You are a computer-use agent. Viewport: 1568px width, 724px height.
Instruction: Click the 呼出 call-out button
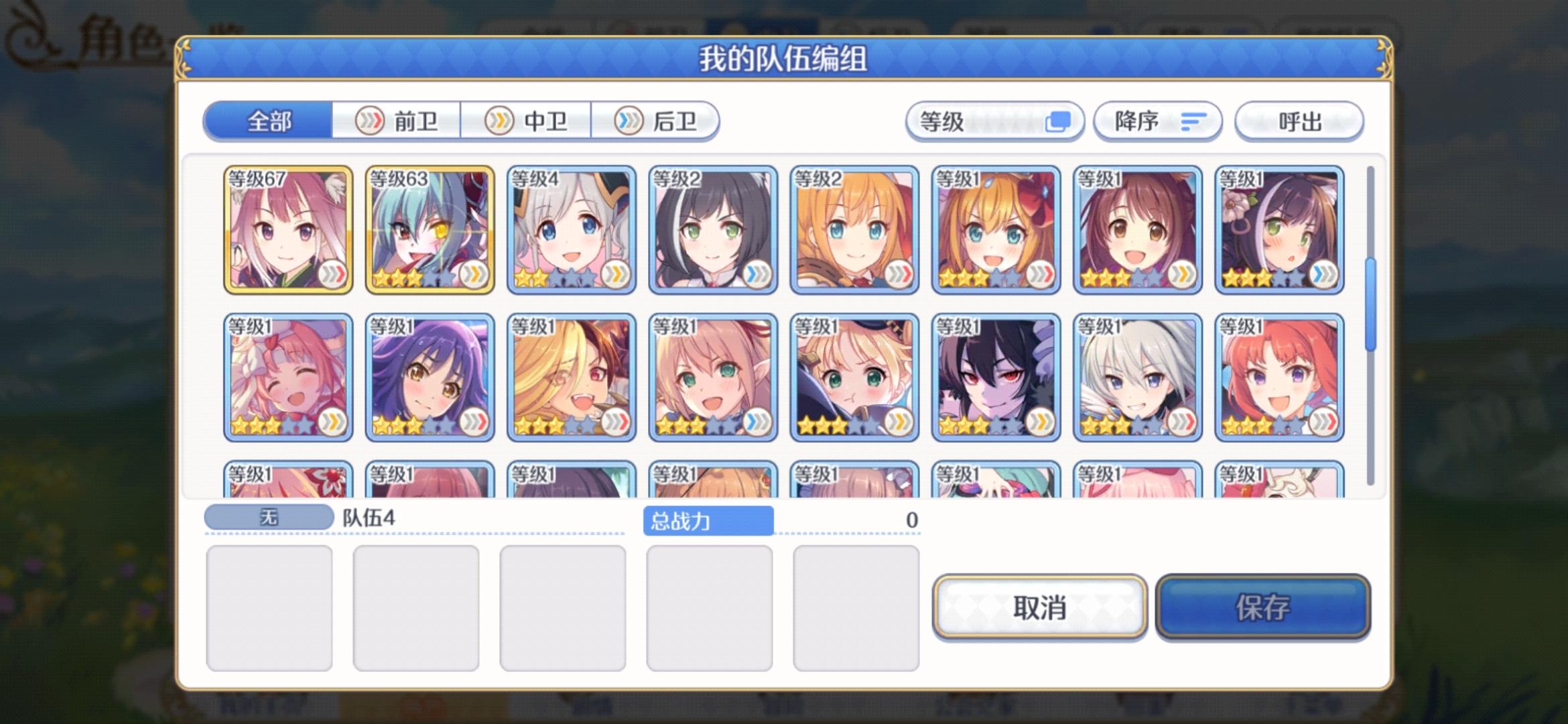click(1299, 121)
